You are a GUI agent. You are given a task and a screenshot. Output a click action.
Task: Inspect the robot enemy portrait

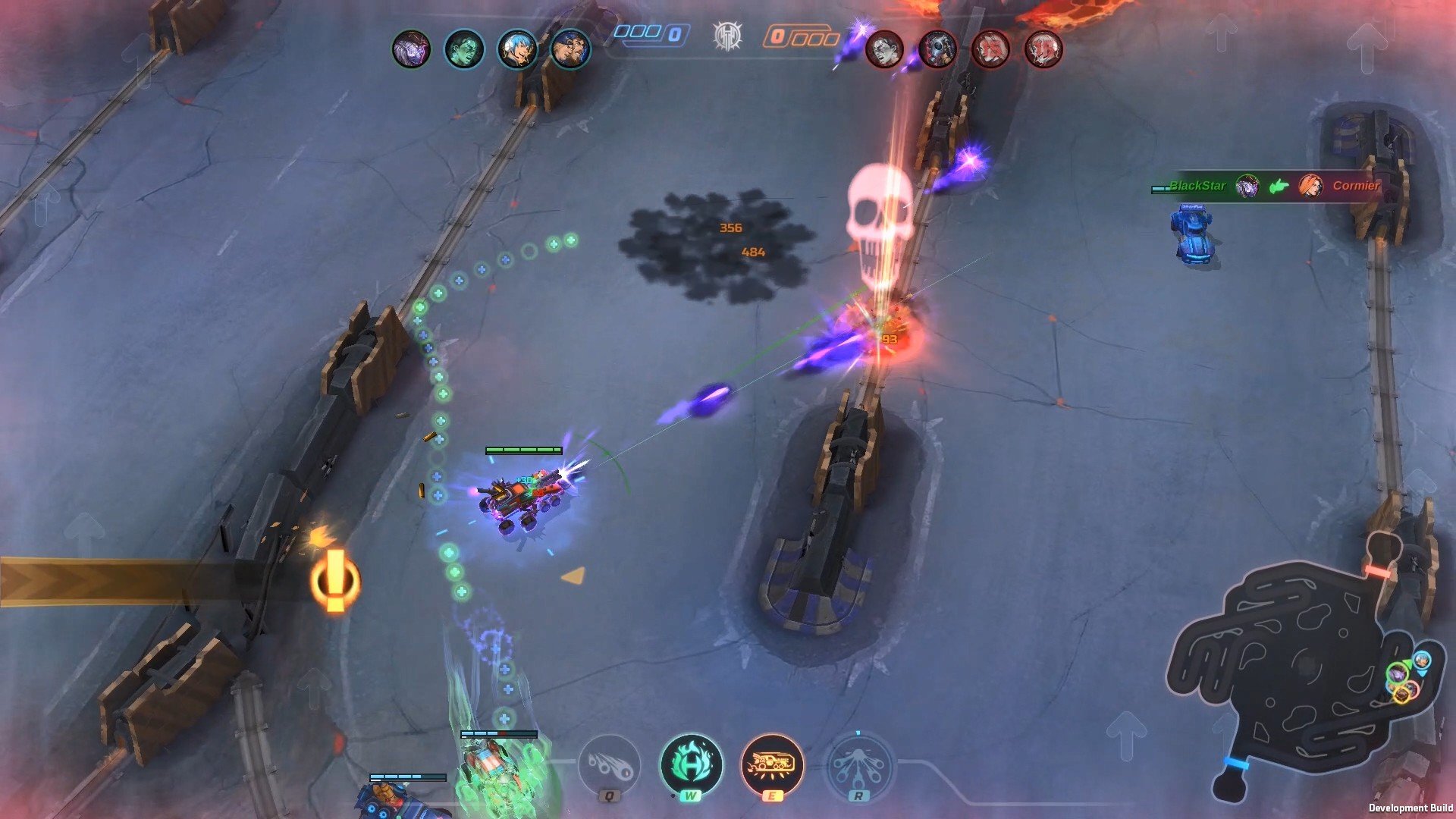(937, 50)
